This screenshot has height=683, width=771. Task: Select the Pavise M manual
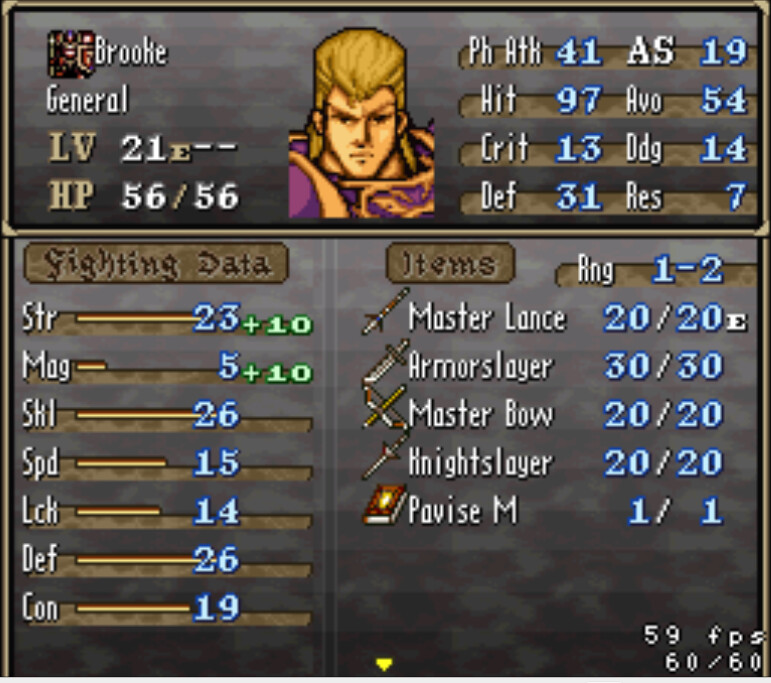462,511
